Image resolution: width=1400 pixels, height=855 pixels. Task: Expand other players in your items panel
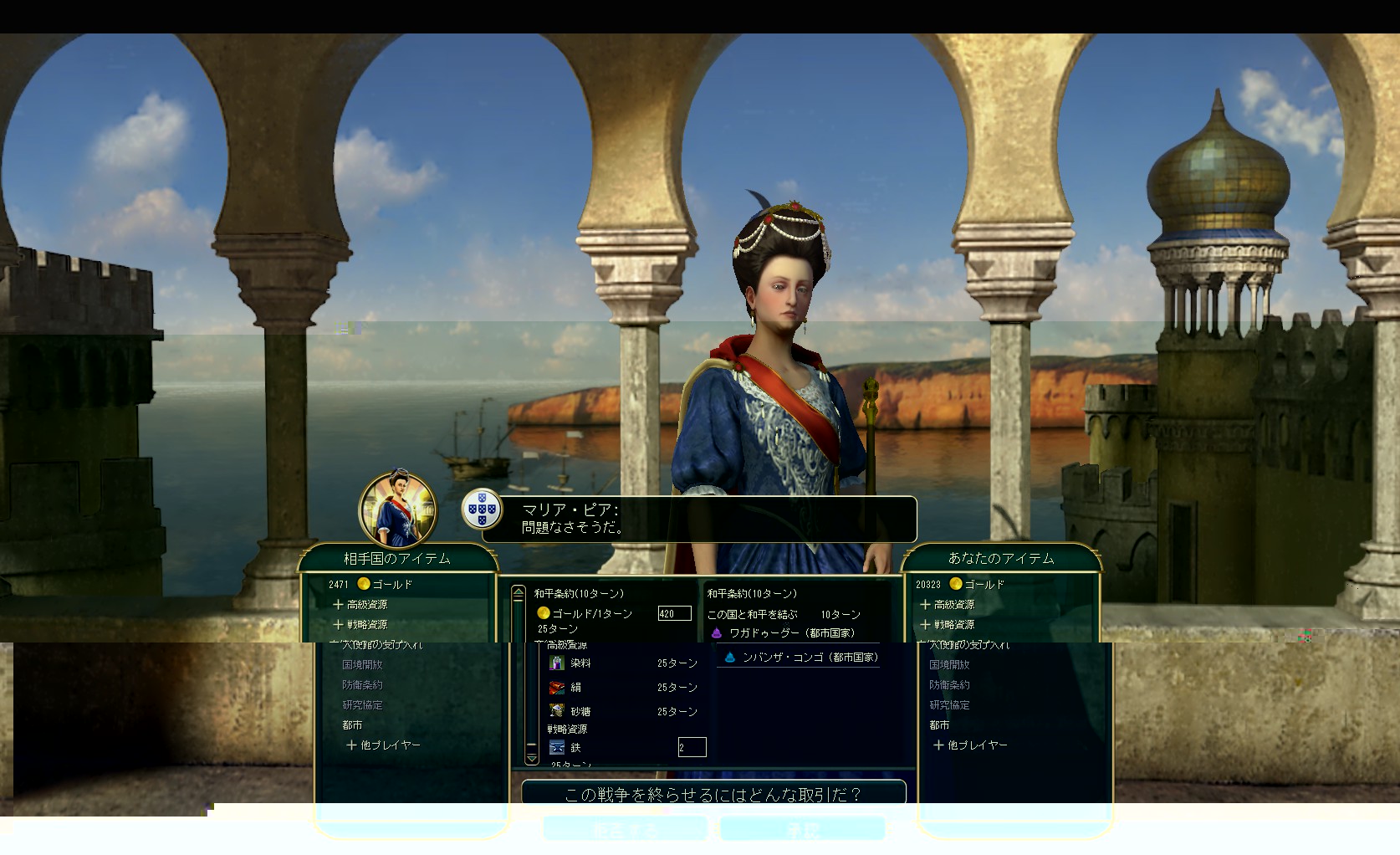[971, 745]
